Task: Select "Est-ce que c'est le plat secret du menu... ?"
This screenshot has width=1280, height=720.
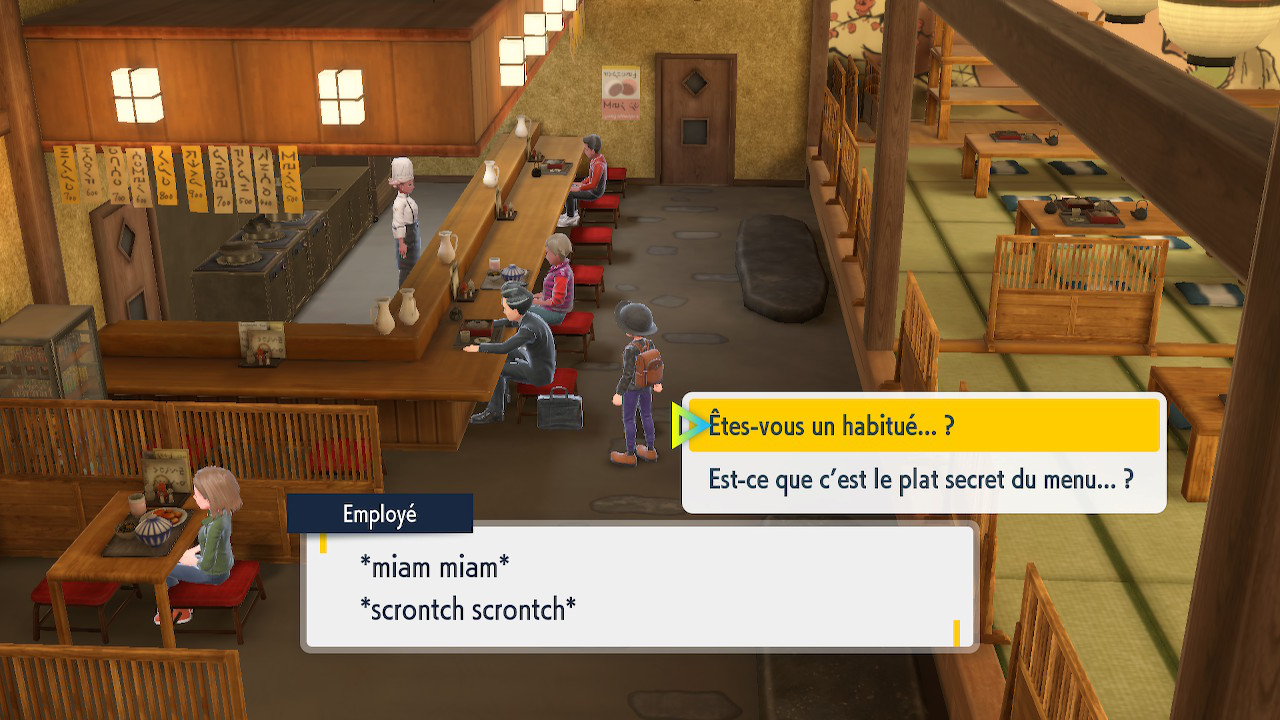Action: [x=922, y=480]
